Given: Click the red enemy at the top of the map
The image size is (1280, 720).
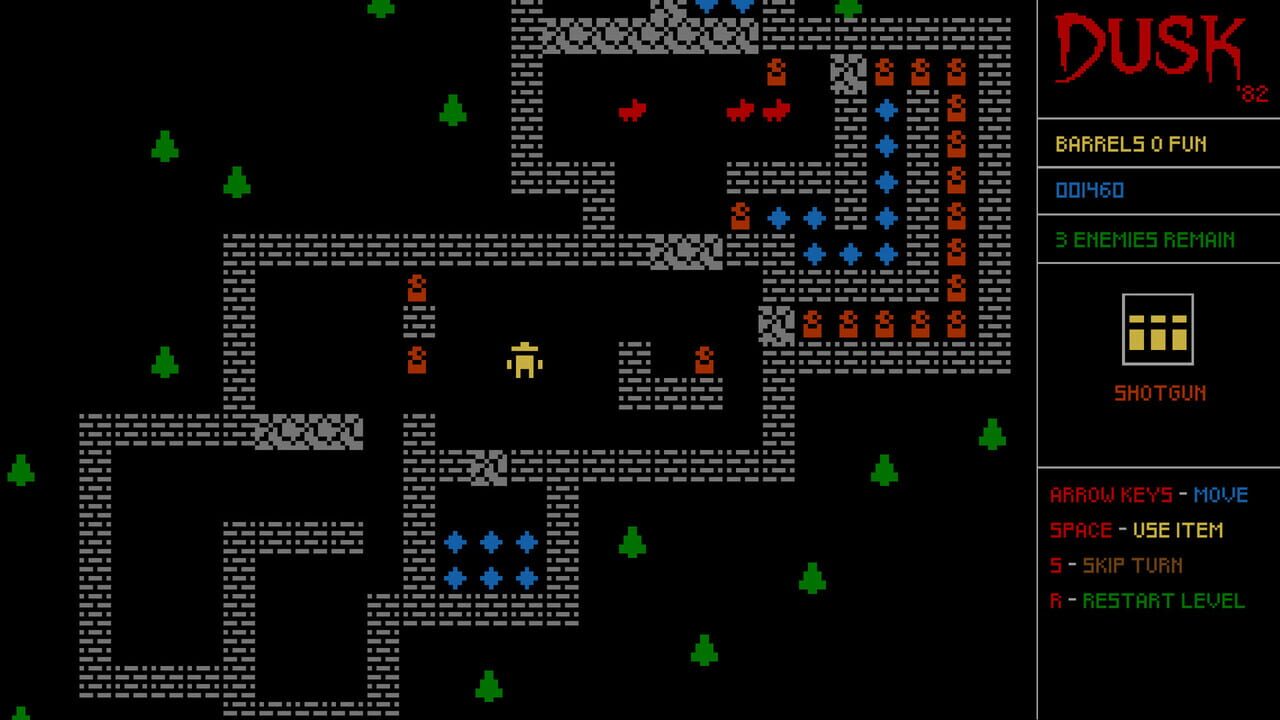Looking at the screenshot, I should tap(630, 110).
